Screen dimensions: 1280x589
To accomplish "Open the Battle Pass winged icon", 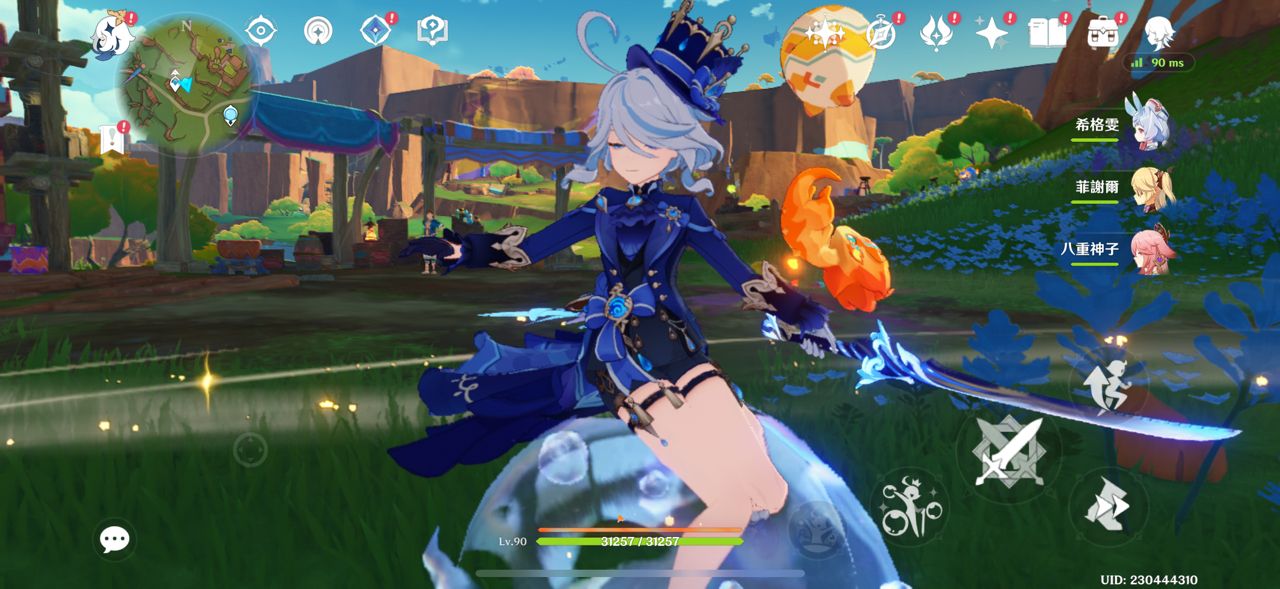I will pos(936,33).
